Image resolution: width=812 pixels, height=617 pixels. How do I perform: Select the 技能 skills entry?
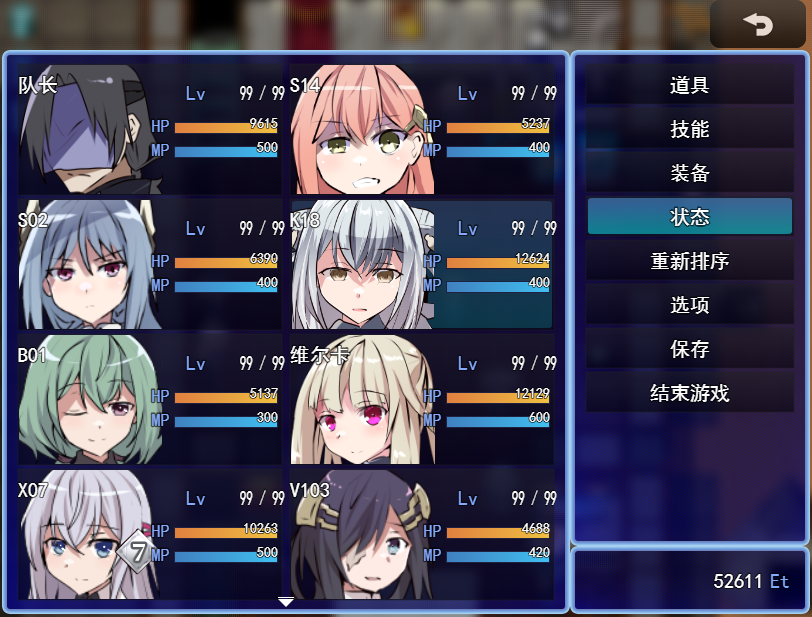(689, 129)
